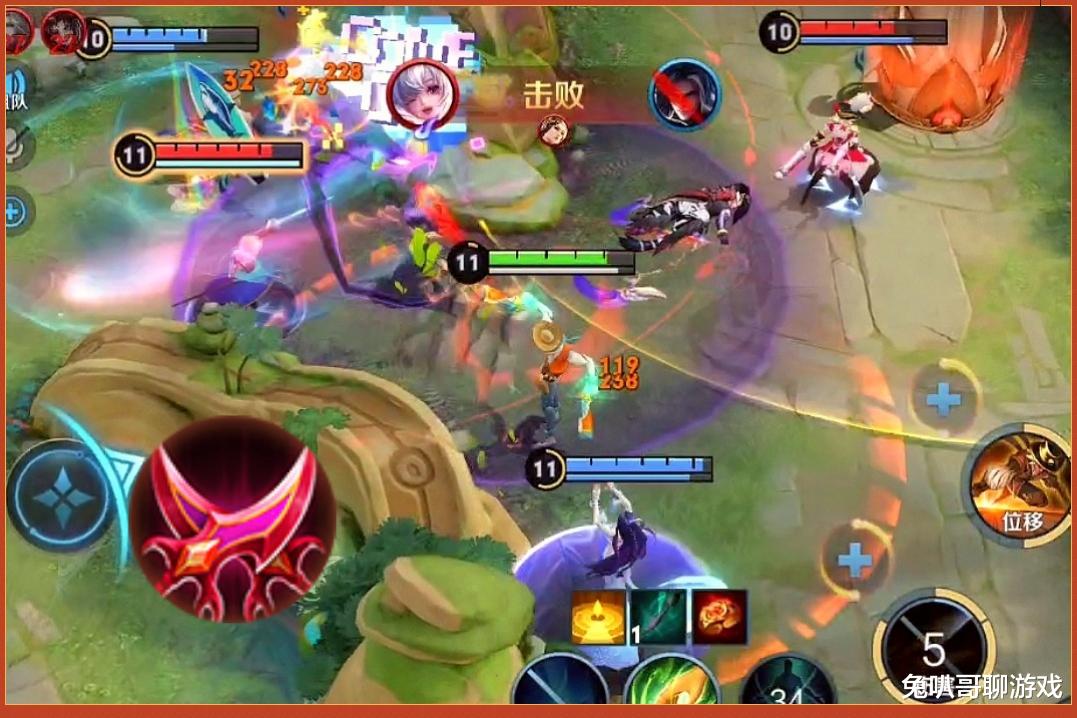Select the yellow glowing buff icon

point(598,616)
